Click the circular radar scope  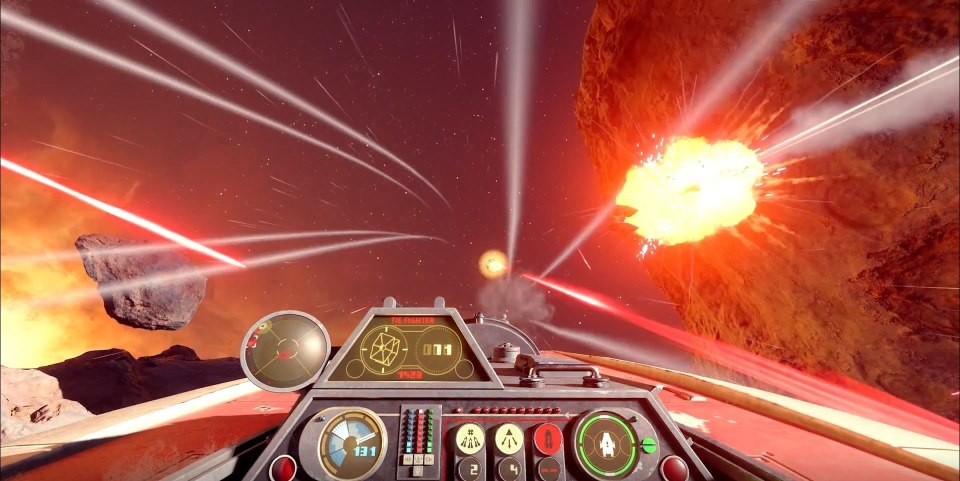(x=286, y=349)
